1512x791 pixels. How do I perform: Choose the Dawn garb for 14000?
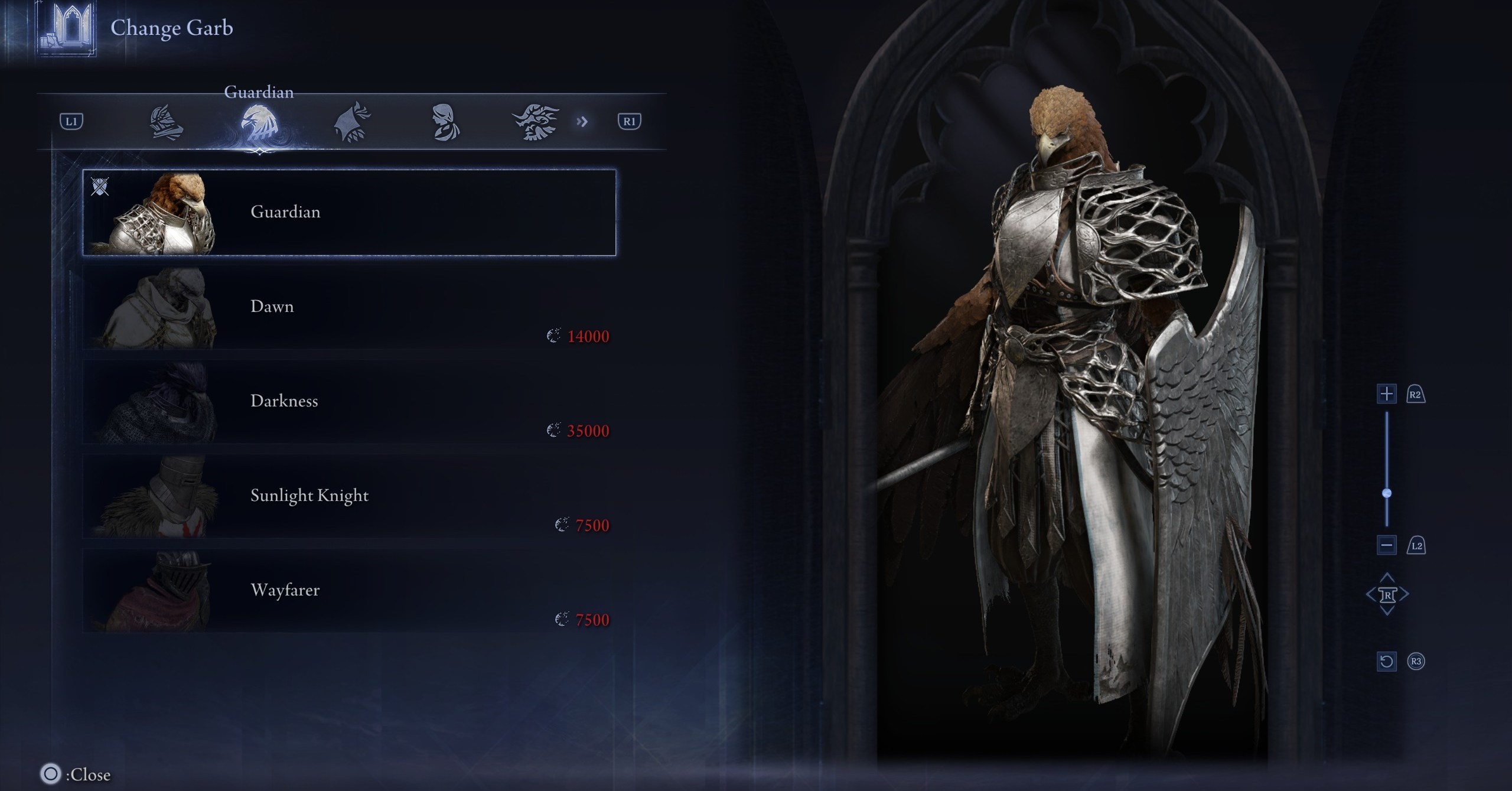(348, 307)
